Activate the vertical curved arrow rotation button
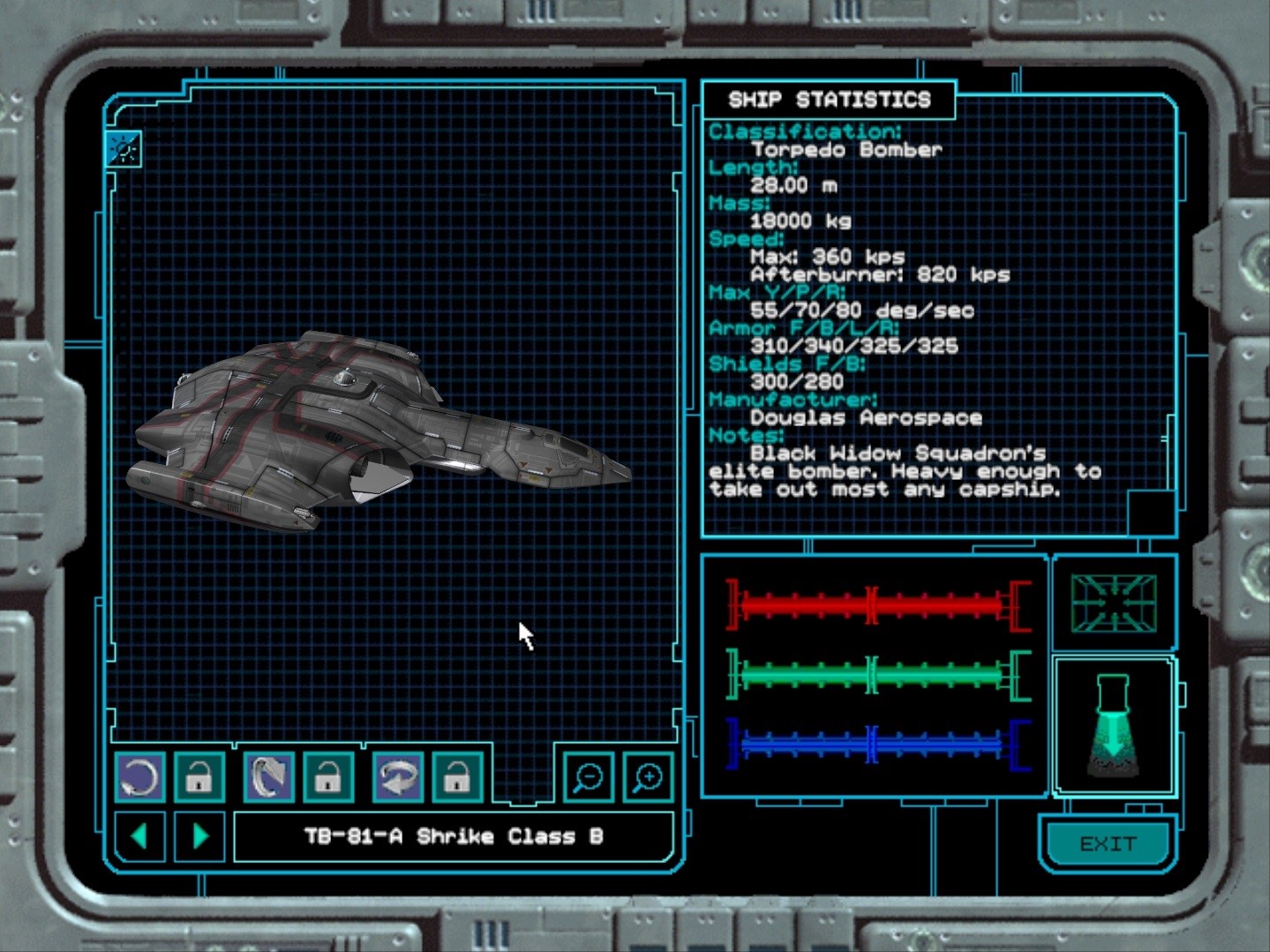The image size is (1270, 952). pyautogui.click(x=268, y=777)
